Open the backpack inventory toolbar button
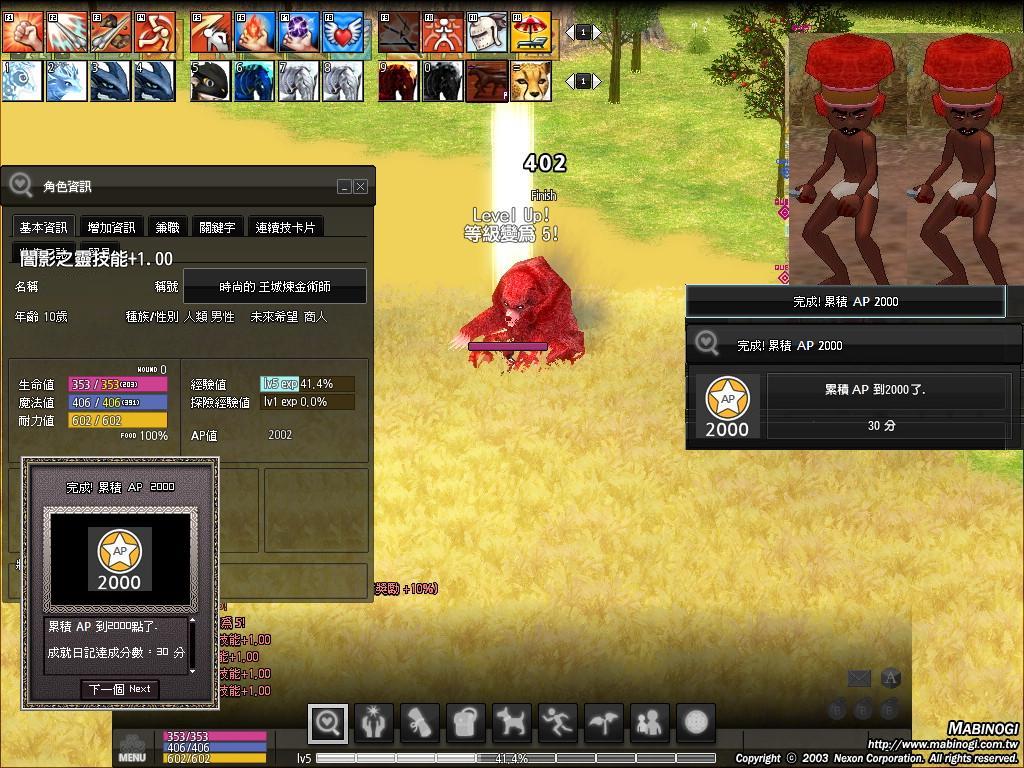The height and width of the screenshot is (768, 1024). [x=466, y=722]
